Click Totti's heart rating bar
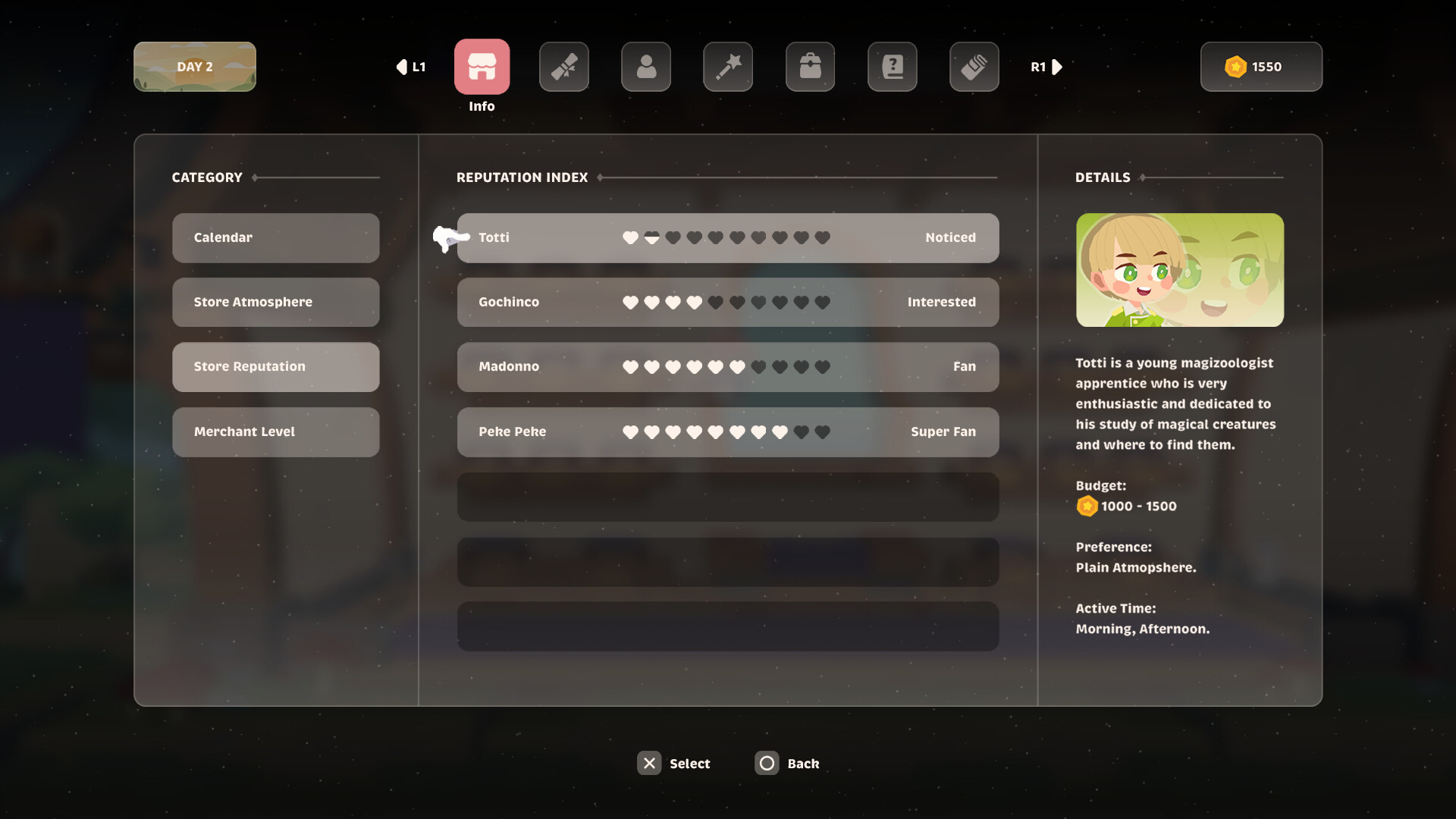This screenshot has width=1456, height=819. (726, 237)
